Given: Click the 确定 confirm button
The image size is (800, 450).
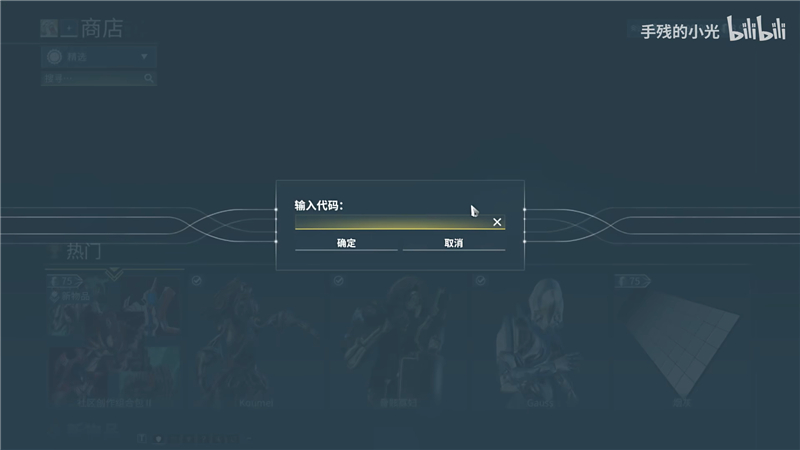Looking at the screenshot, I should pos(346,243).
